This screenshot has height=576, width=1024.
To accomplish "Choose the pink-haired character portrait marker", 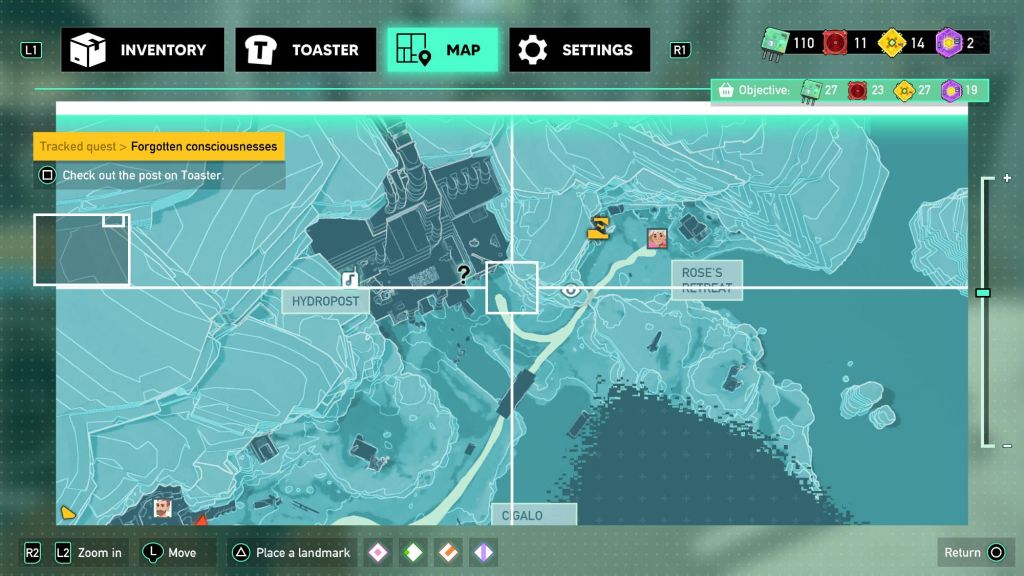I will click(657, 237).
